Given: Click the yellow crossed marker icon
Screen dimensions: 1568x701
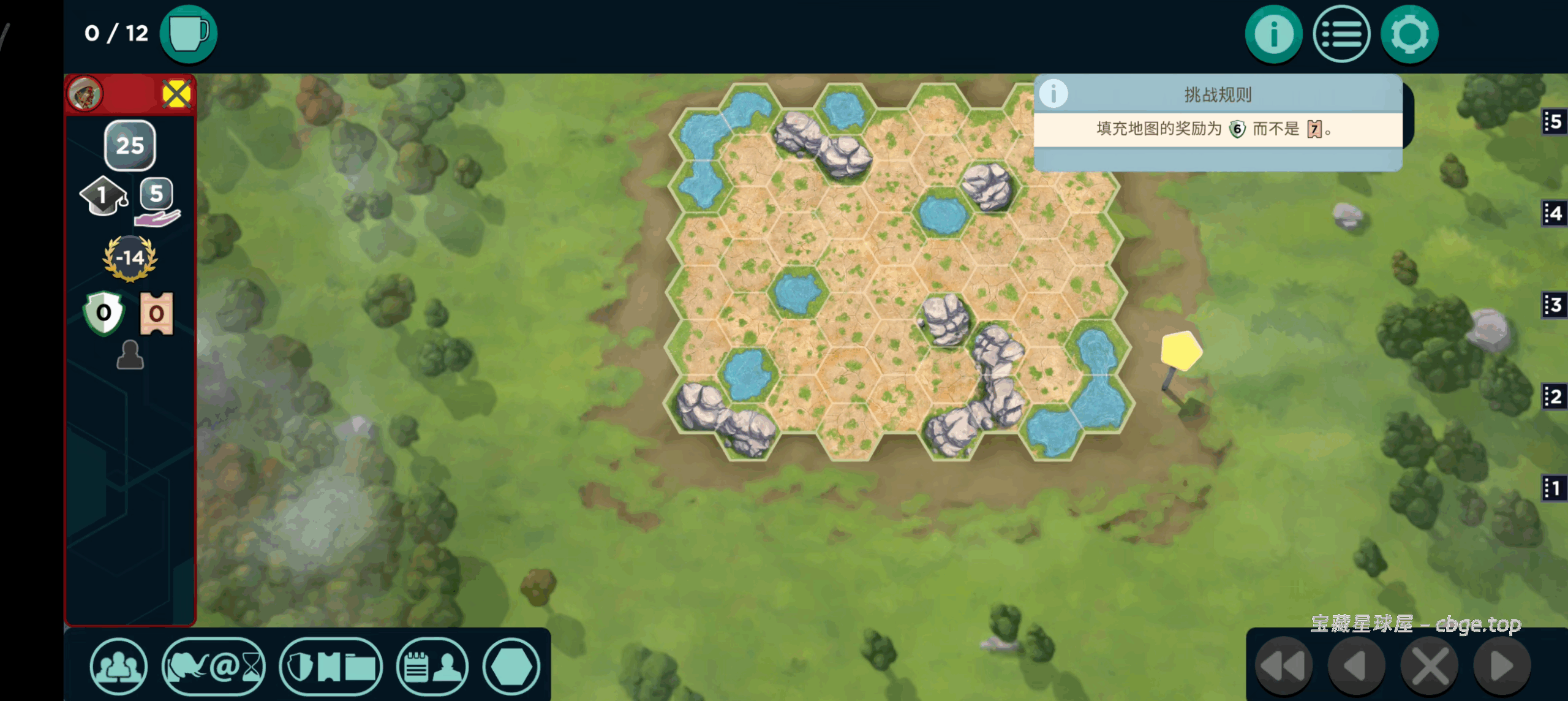Looking at the screenshot, I should click(176, 94).
